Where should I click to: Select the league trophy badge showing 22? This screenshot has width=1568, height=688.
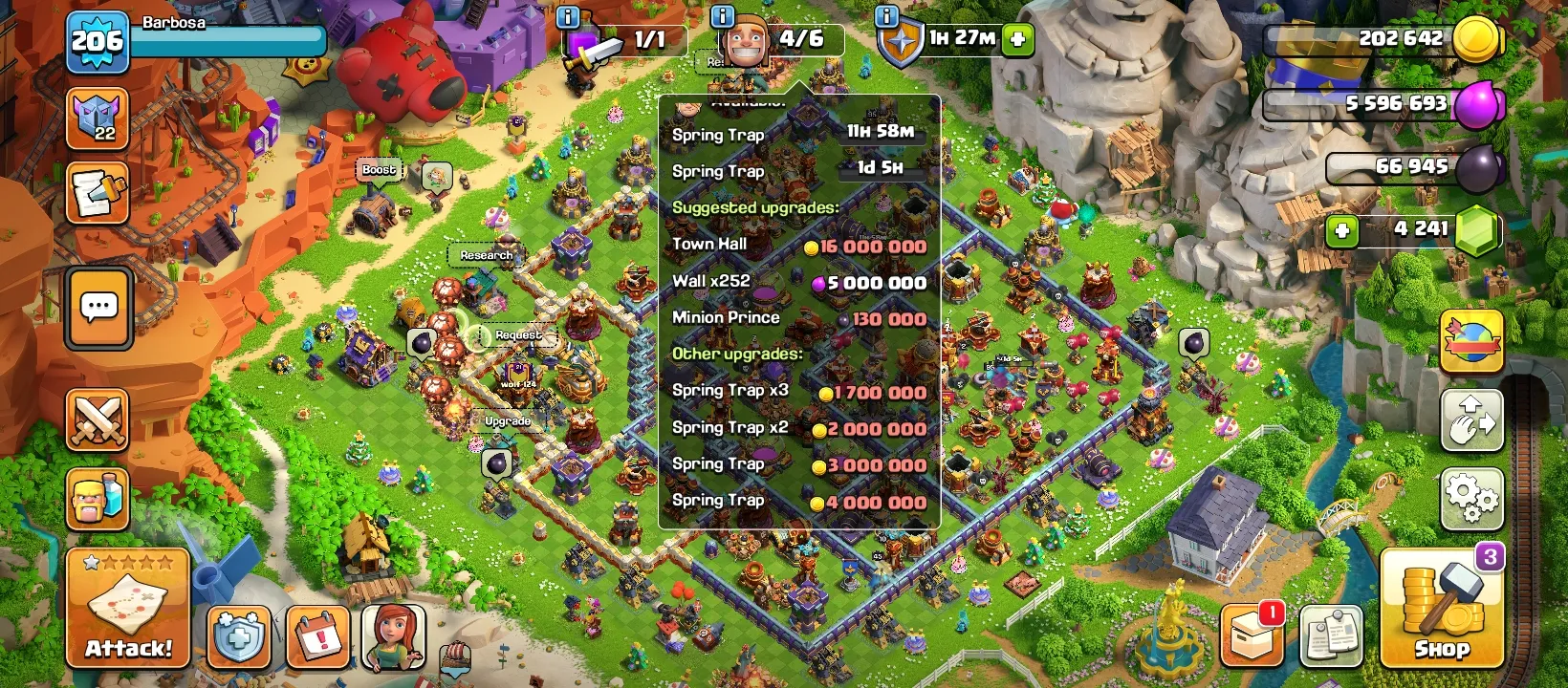pos(98,120)
